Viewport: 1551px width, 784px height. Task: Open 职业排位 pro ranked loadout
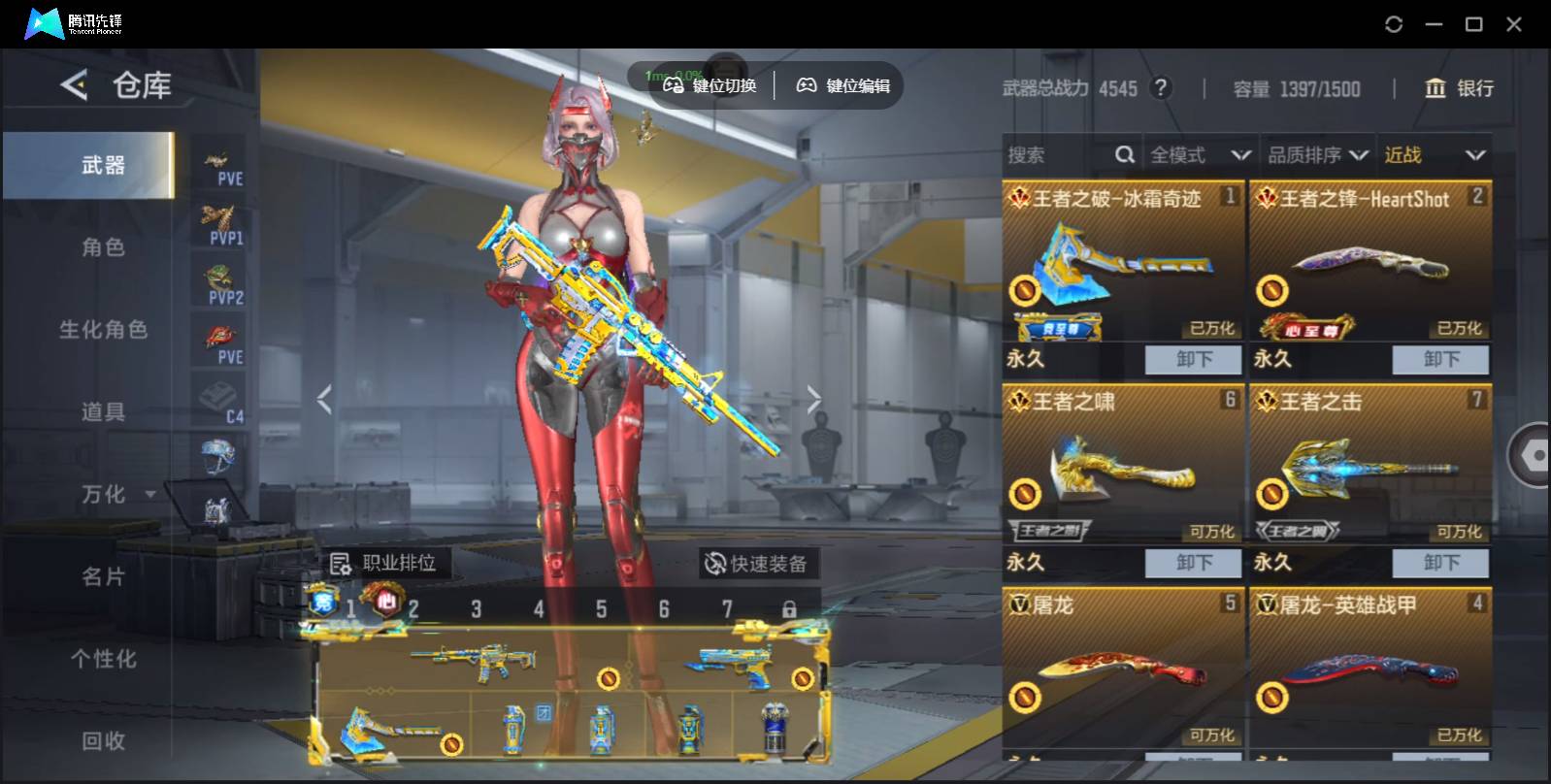(384, 563)
